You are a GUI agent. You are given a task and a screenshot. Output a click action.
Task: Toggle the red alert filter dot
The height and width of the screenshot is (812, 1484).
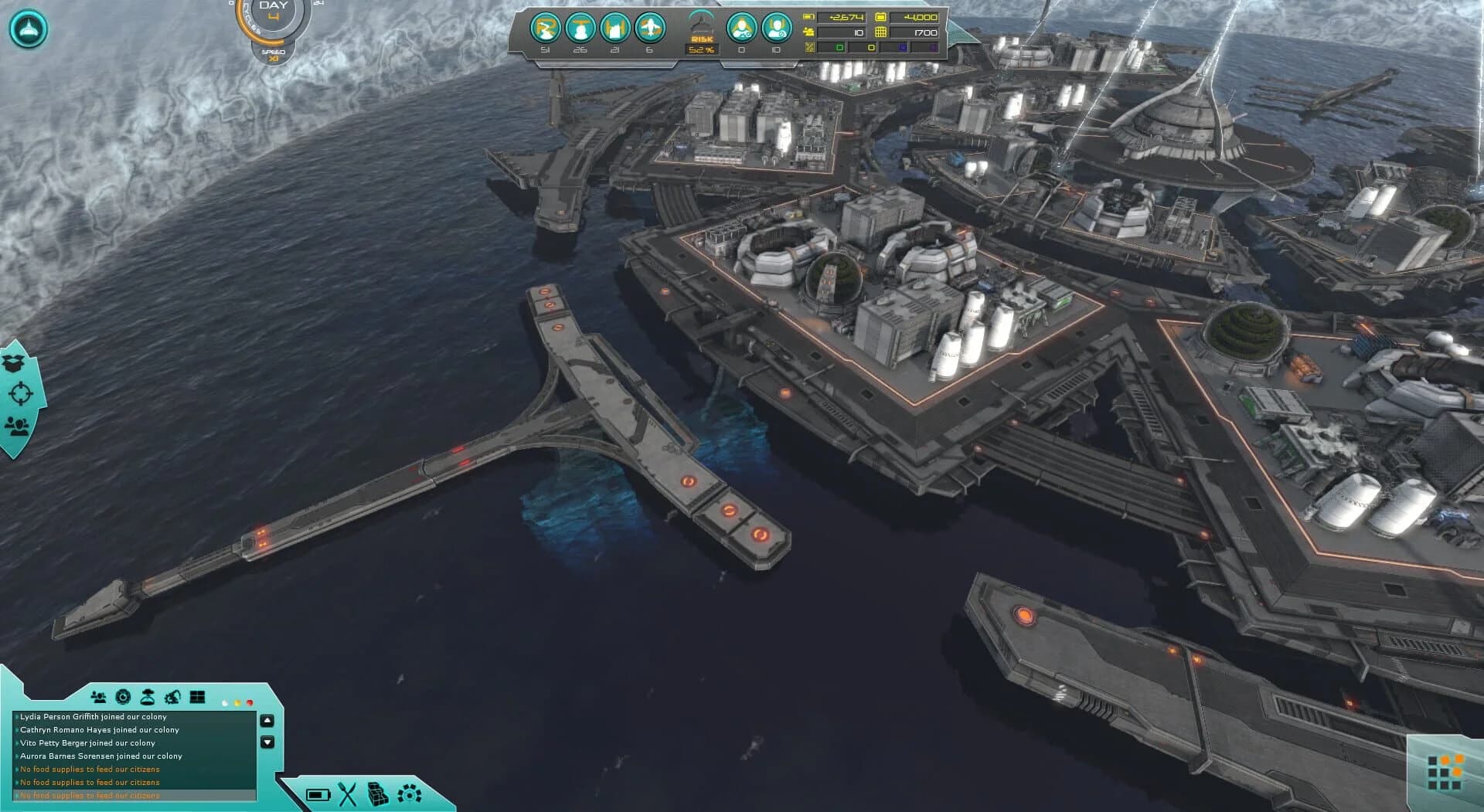pos(249,702)
